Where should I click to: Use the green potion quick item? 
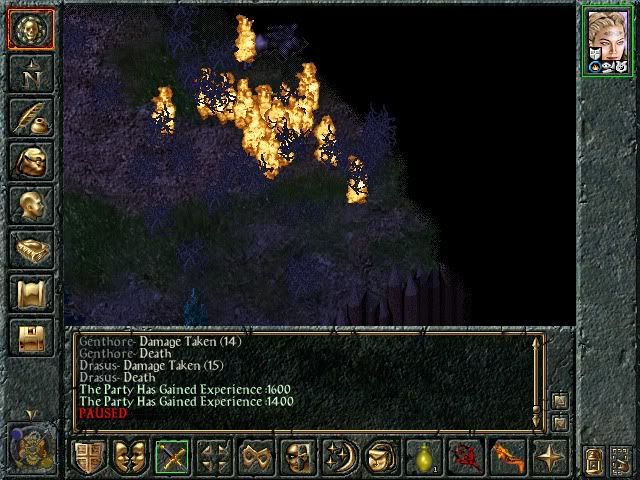[423, 458]
